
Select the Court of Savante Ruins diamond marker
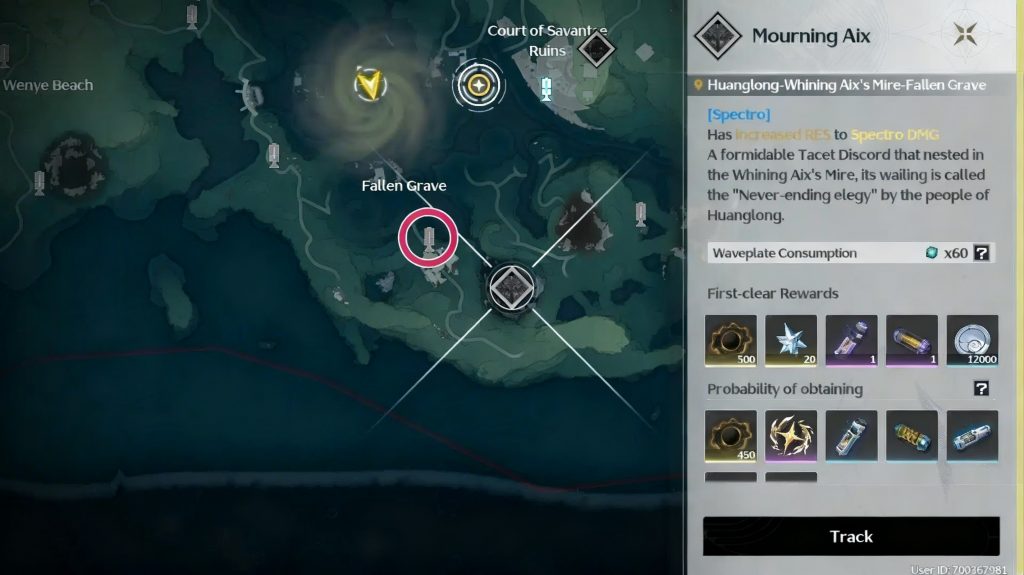596,47
